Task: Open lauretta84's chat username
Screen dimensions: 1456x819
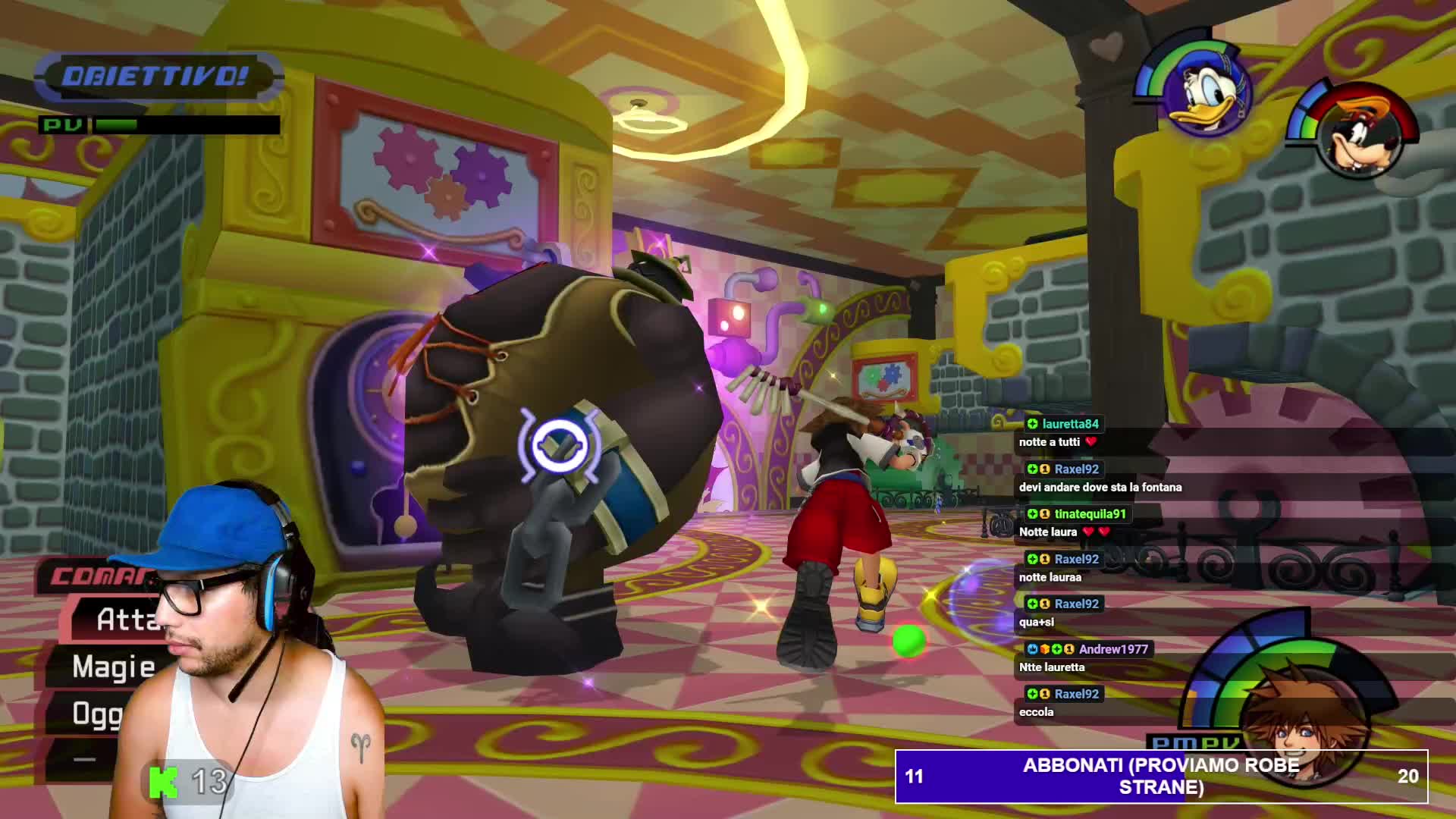Action: (x=1070, y=424)
